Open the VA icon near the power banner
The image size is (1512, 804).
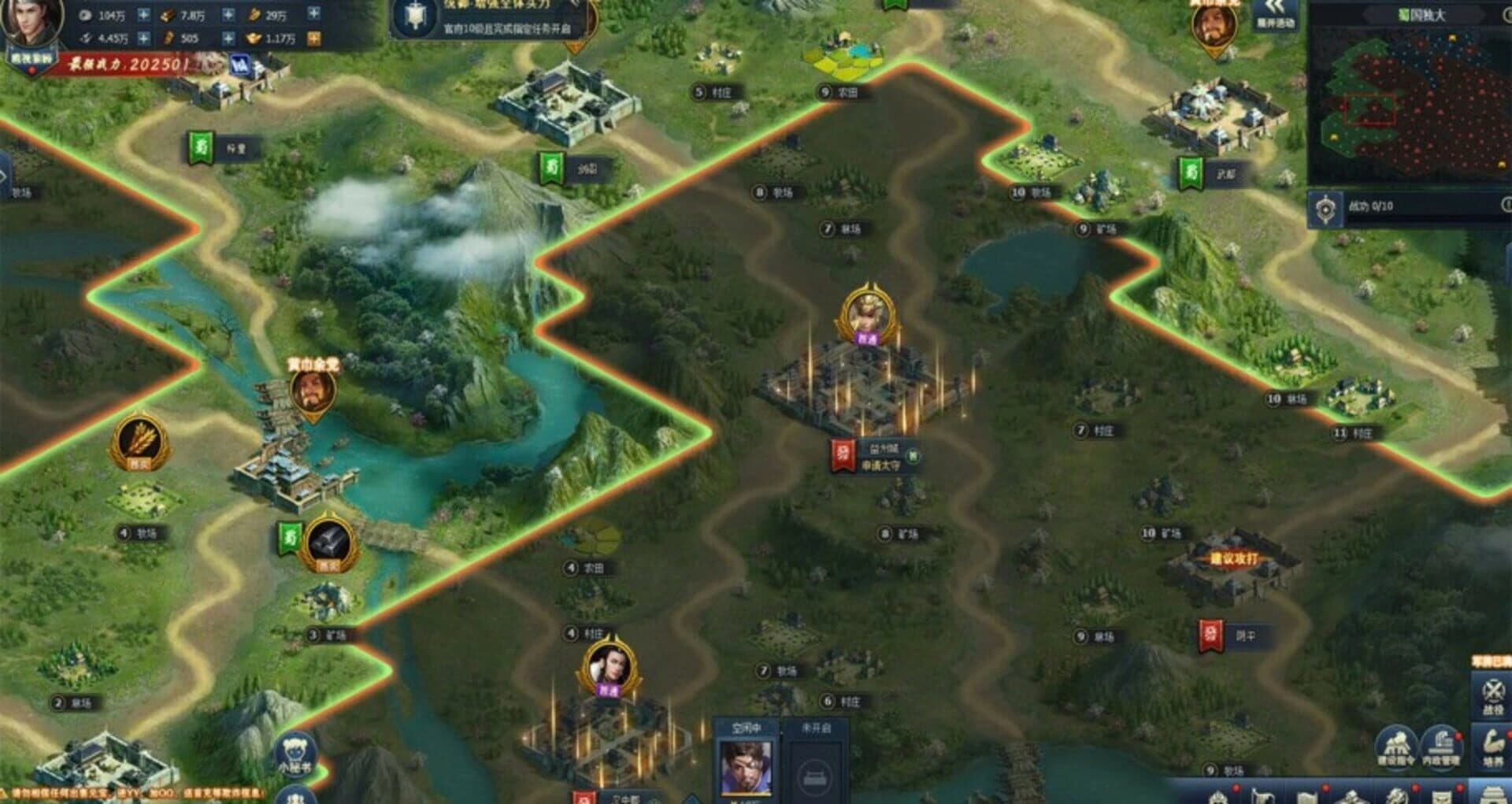[240, 63]
